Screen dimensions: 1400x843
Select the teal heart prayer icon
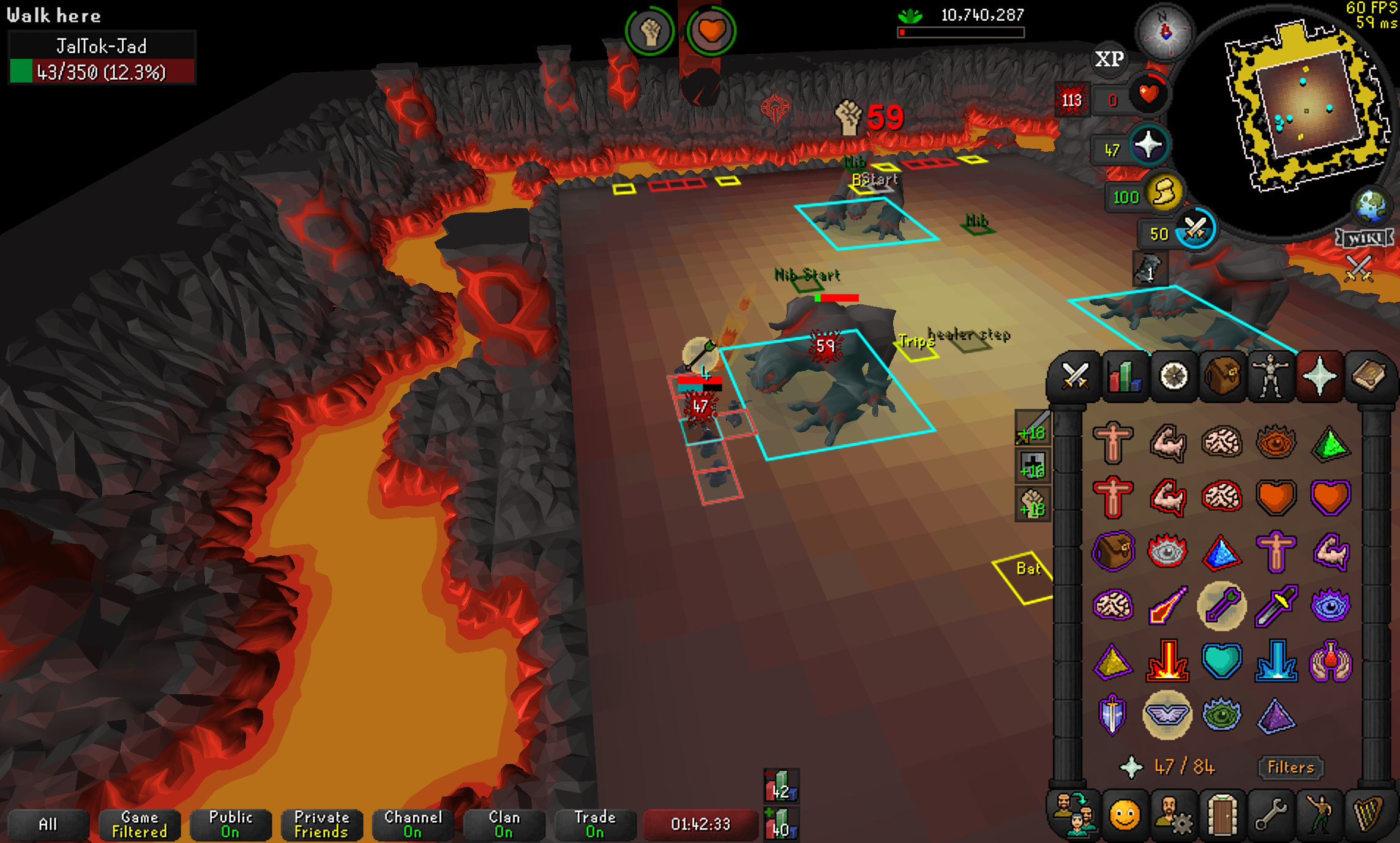pos(1222,661)
